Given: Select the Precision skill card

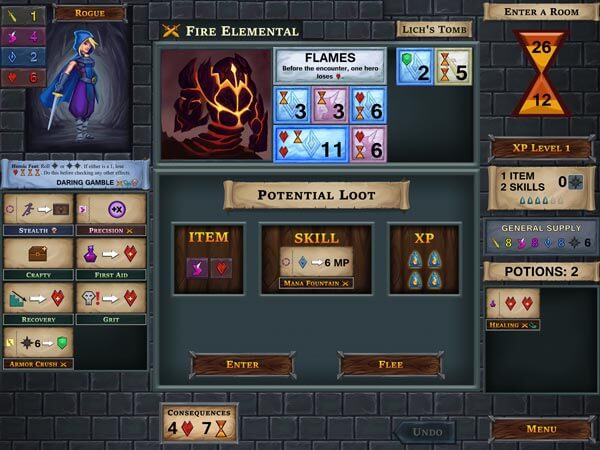Looking at the screenshot, I should tap(110, 215).
